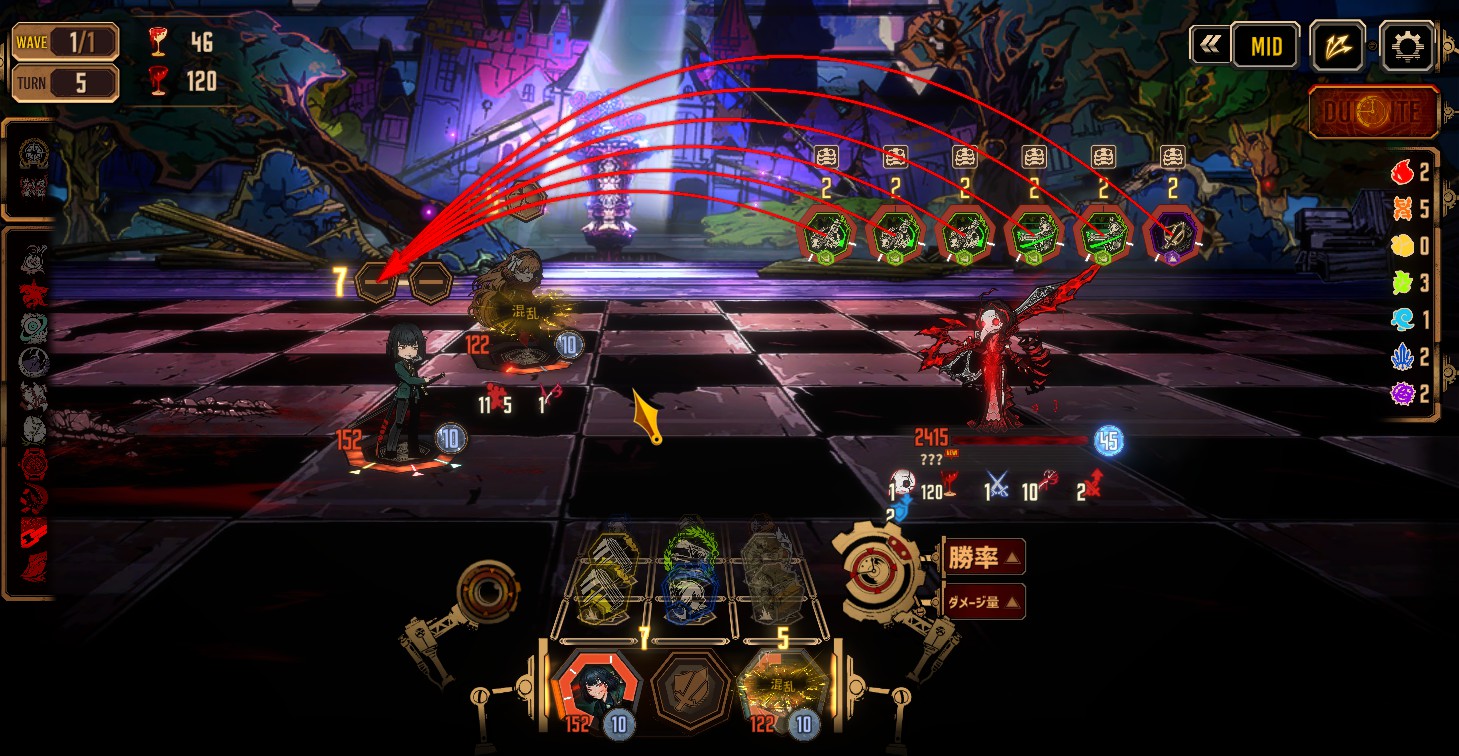Click the orange clock combat-start button
This screenshot has width=1459, height=756.
[x=1374, y=112]
